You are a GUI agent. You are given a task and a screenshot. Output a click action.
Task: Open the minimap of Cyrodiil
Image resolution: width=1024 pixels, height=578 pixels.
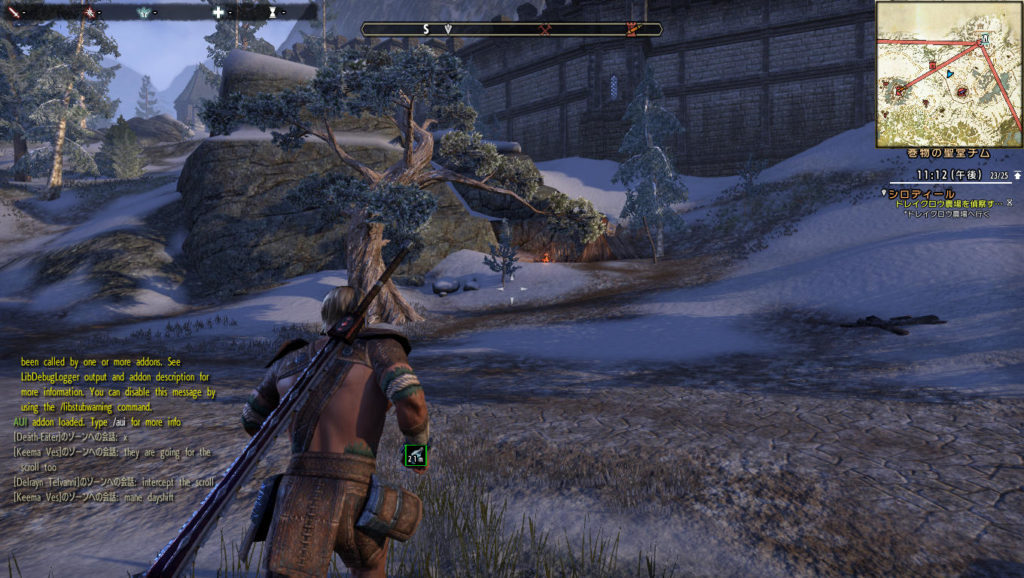pyautogui.click(x=948, y=74)
